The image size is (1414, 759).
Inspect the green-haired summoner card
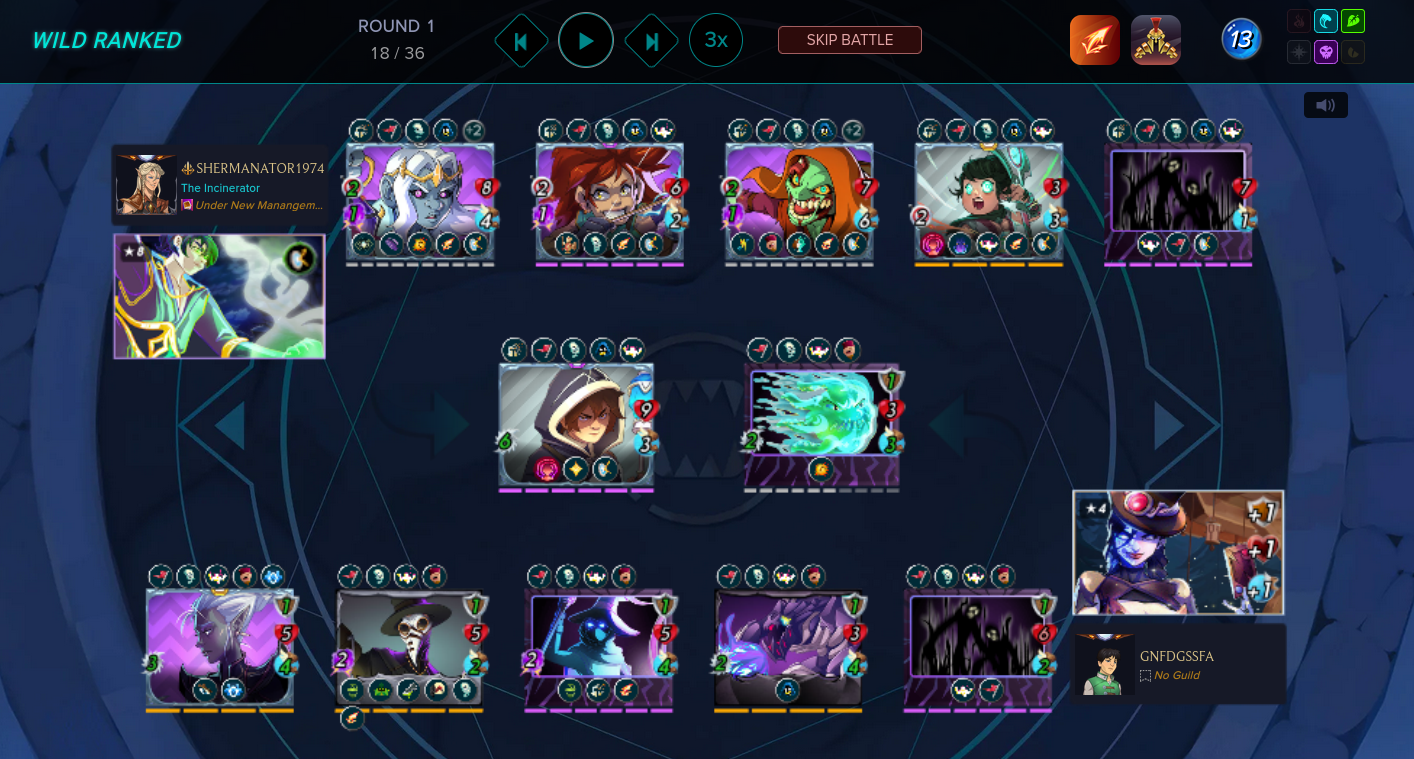[219, 296]
